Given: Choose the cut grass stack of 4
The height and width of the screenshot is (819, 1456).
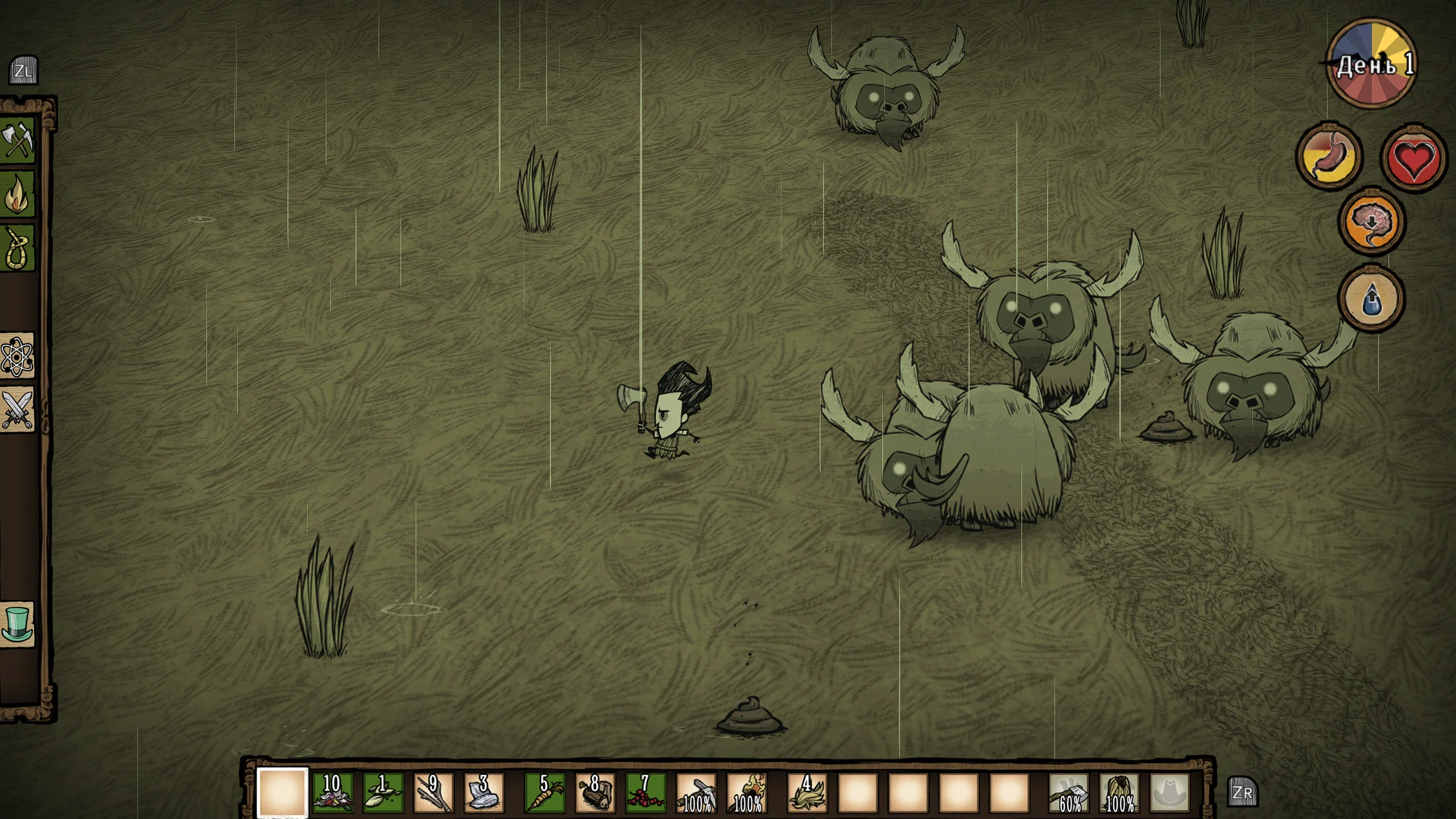Looking at the screenshot, I should (x=807, y=792).
